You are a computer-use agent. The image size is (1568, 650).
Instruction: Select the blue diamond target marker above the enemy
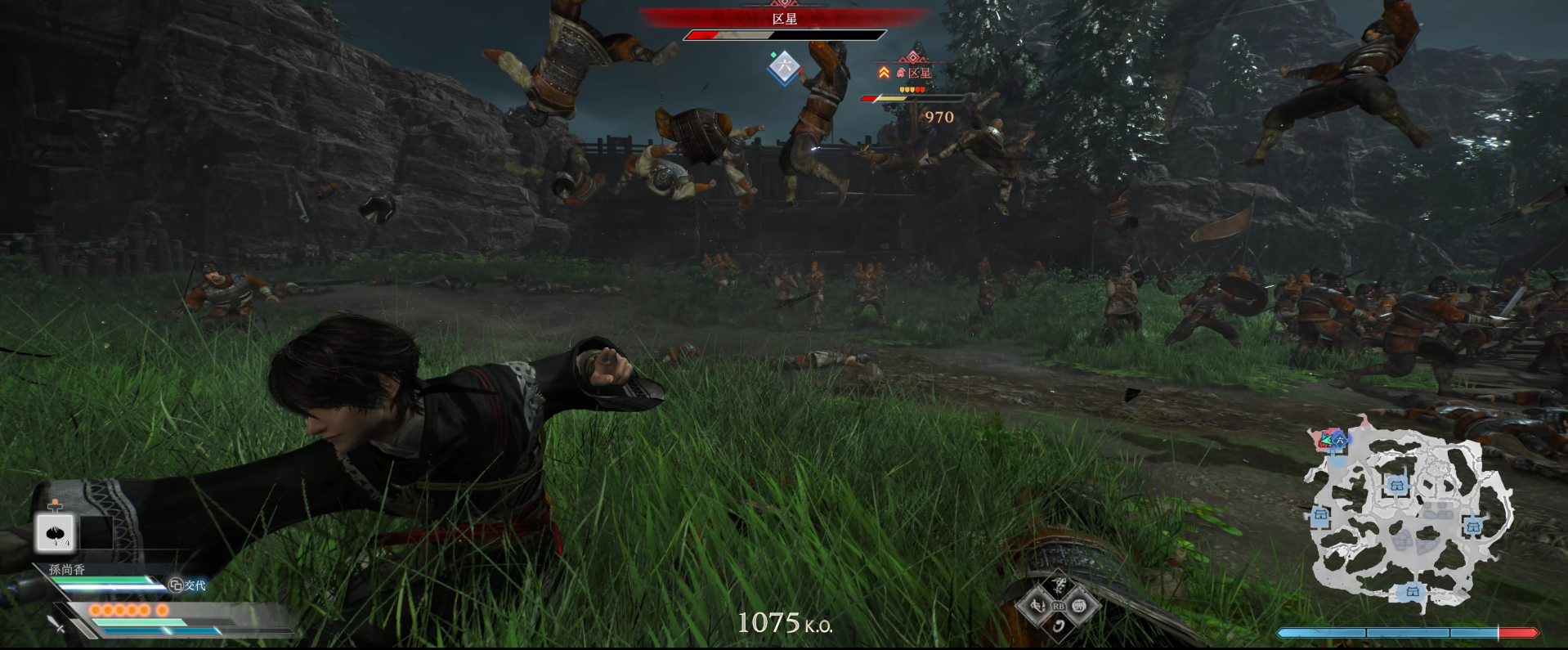[x=784, y=68]
